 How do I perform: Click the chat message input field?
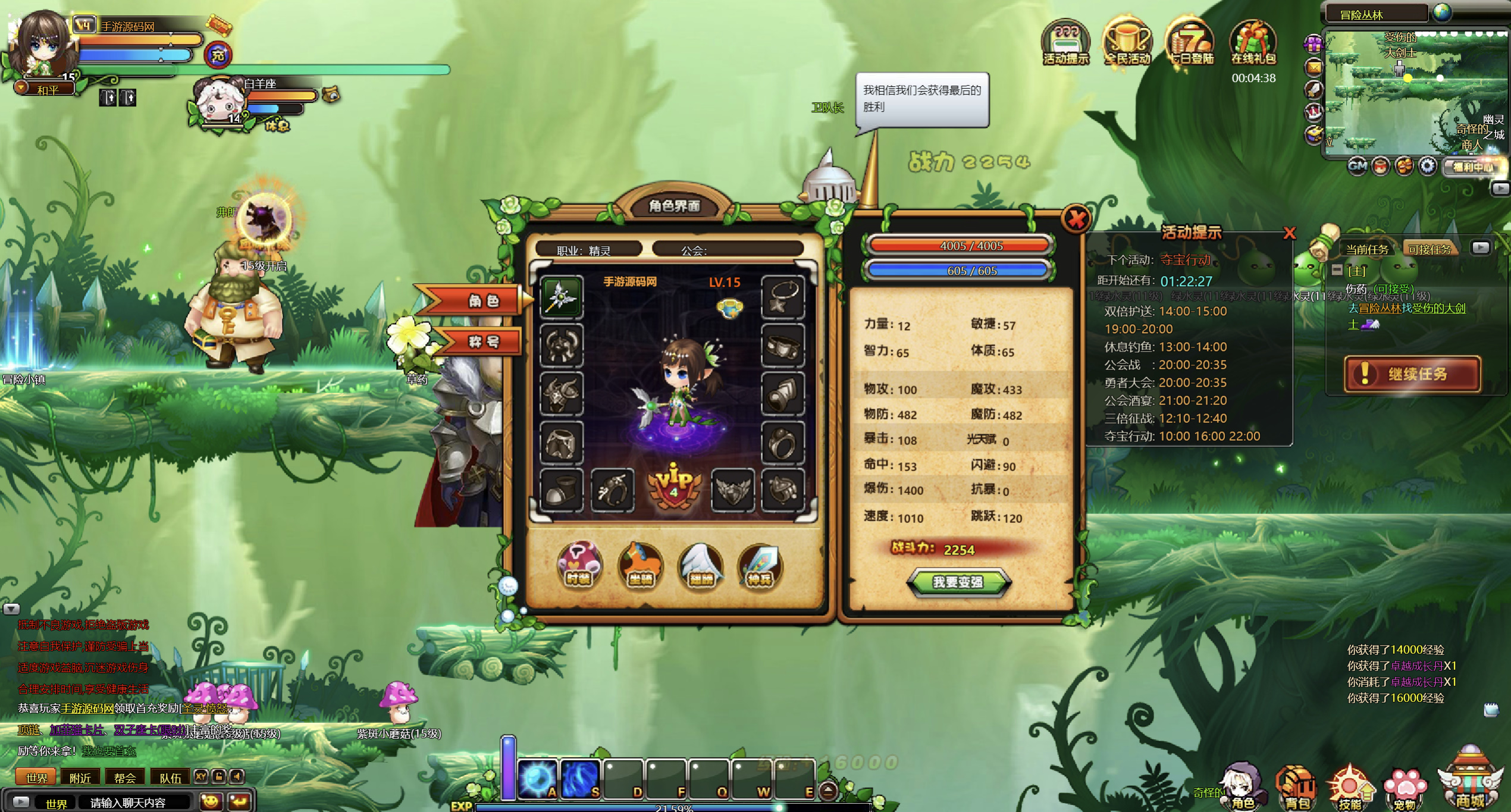tap(136, 802)
